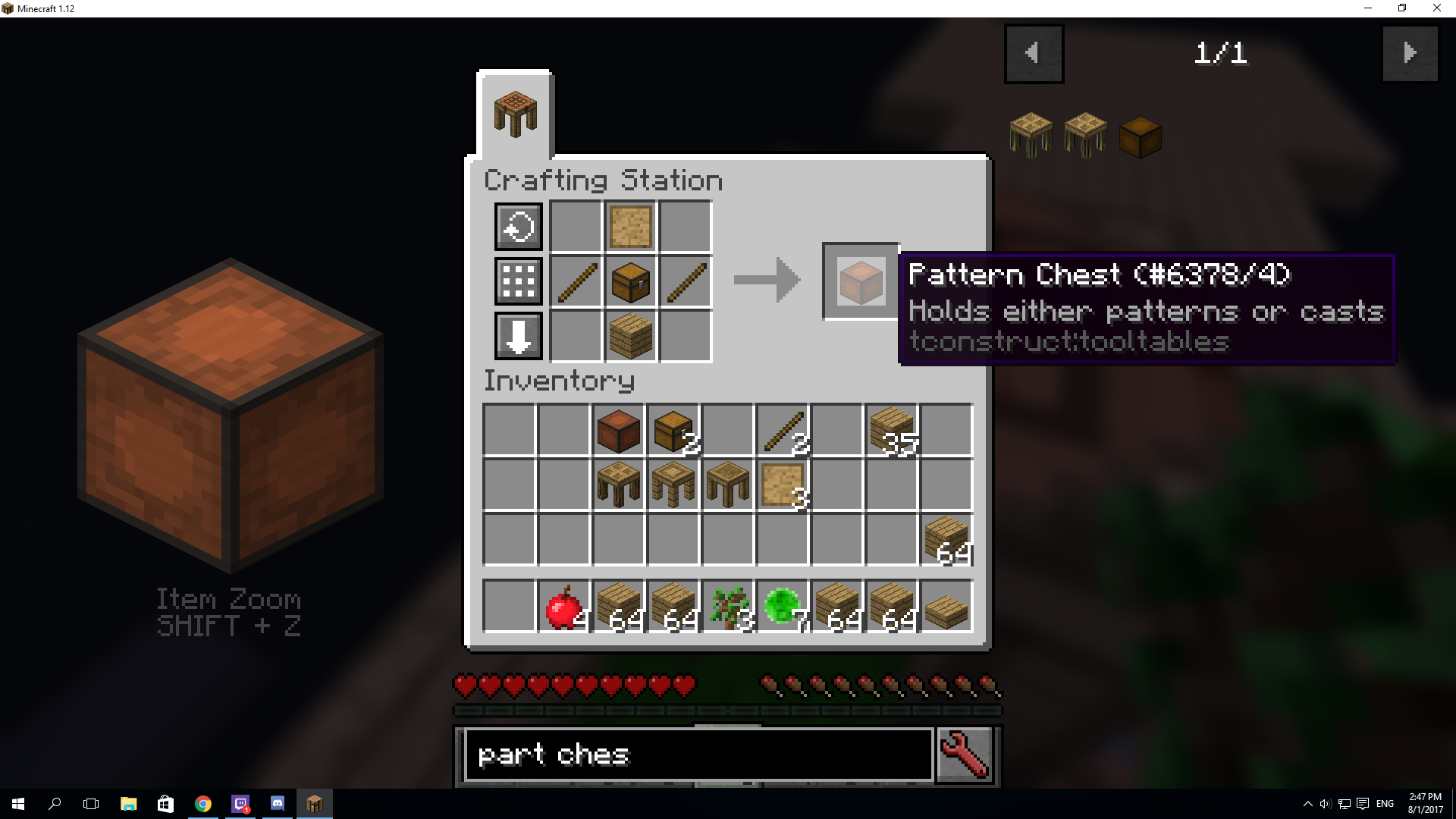Select the Pattern Chest in the output slot
Viewport: 1456px width, 819px height.
[860, 280]
